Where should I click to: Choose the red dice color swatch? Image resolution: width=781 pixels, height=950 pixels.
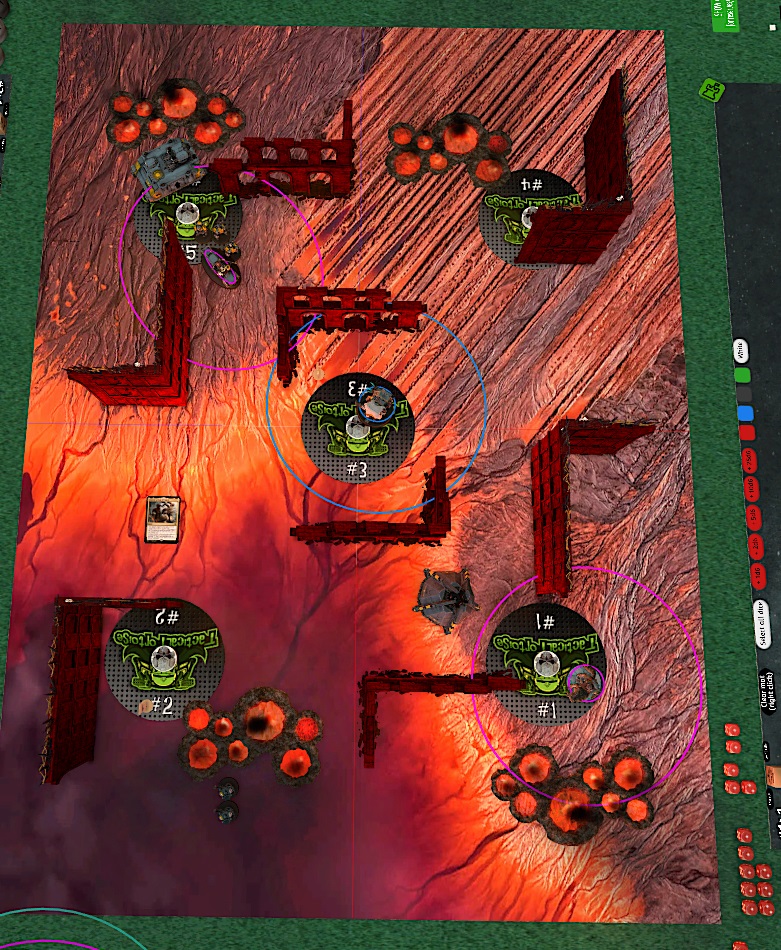tap(746, 433)
